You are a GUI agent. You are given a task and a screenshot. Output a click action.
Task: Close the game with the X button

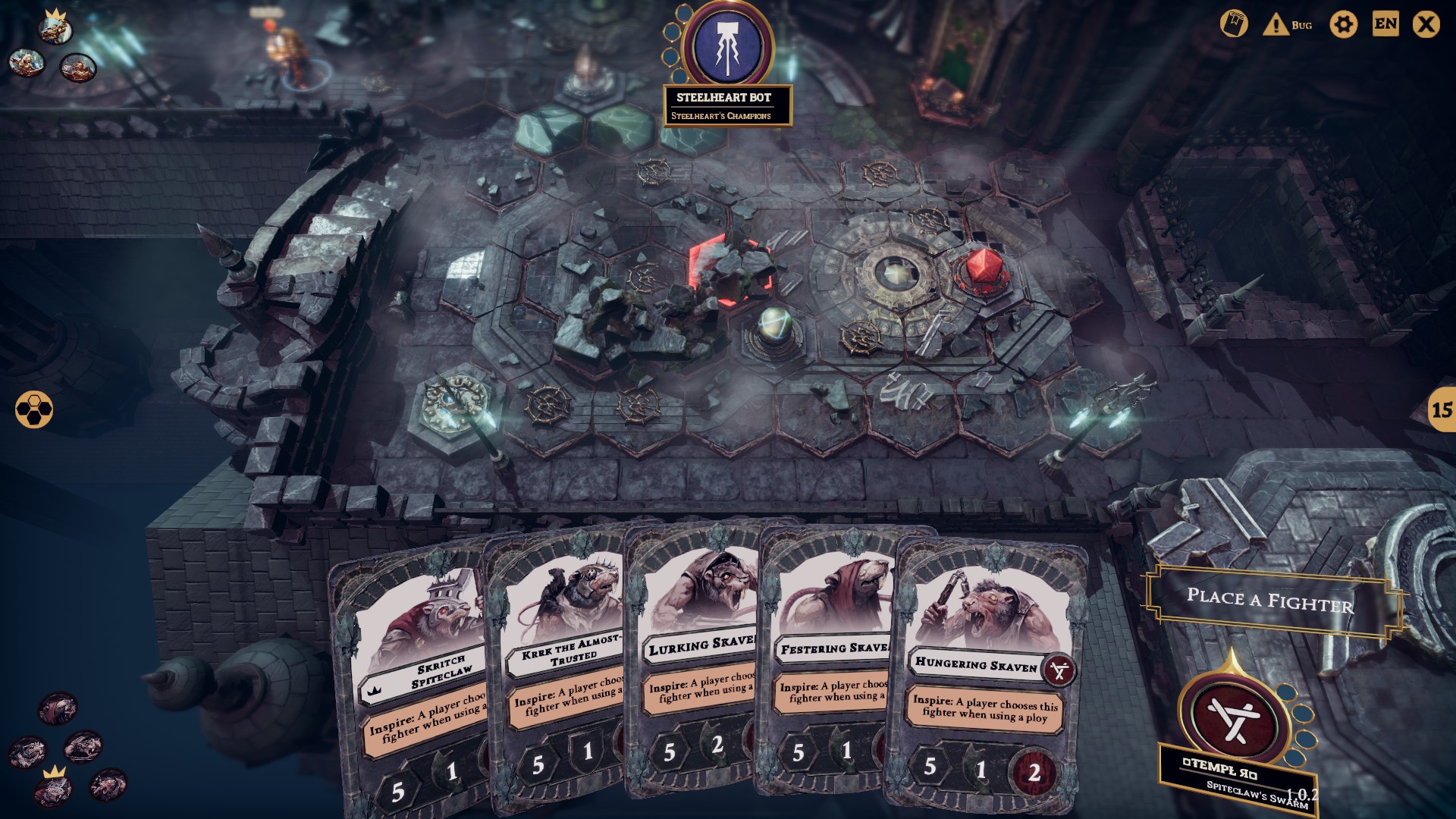click(1426, 25)
